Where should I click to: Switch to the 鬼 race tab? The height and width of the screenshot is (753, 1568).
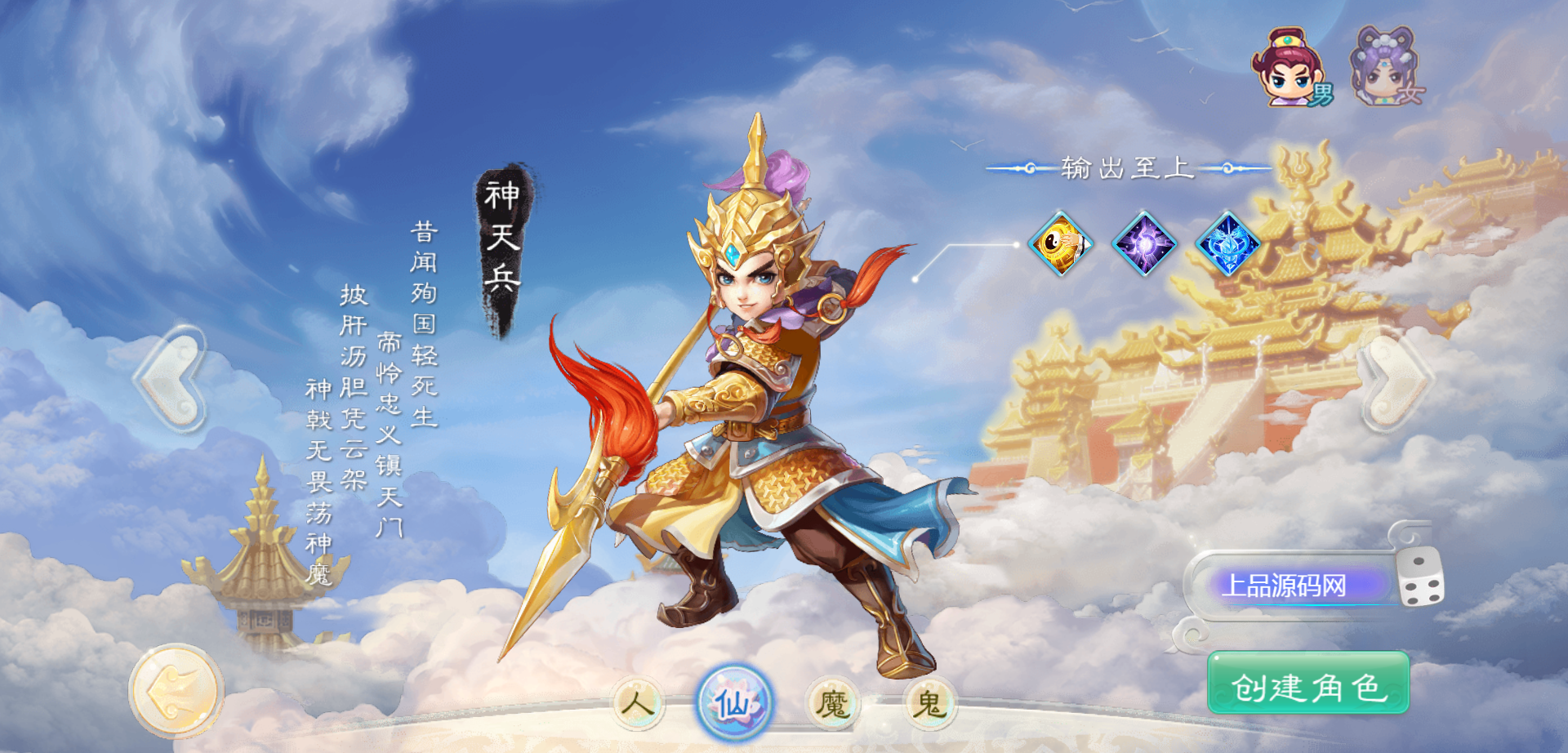(929, 702)
